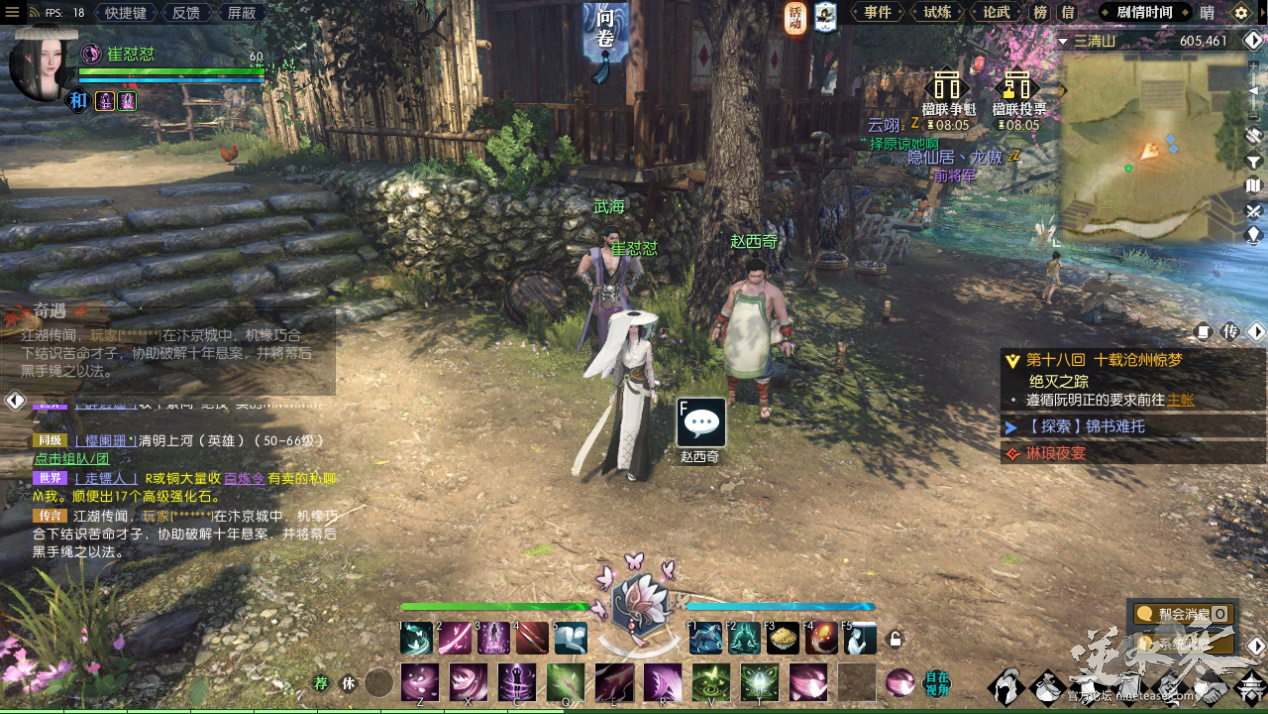Select the 【探索】锦书难托 quest entry

point(1085,427)
